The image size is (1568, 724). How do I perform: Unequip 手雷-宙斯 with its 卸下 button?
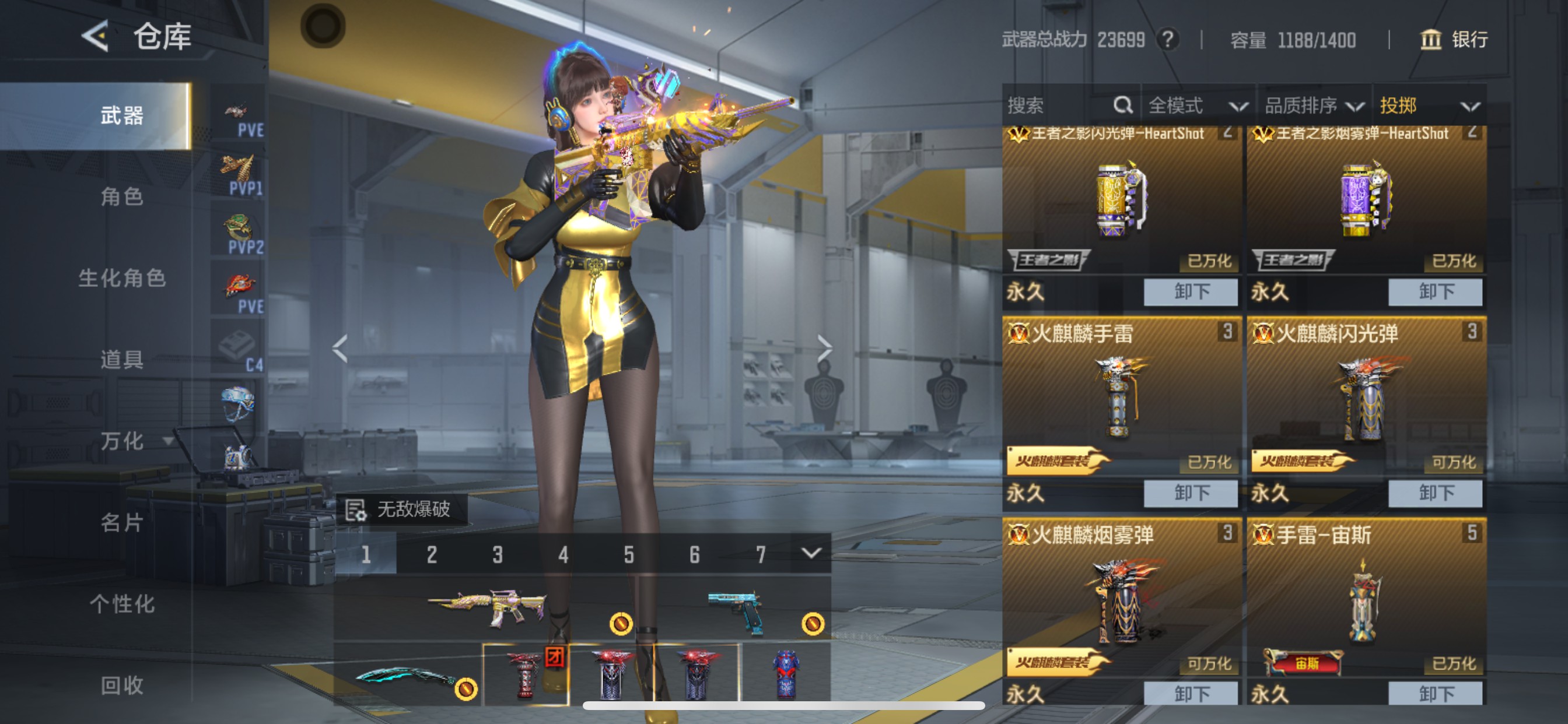1434,694
